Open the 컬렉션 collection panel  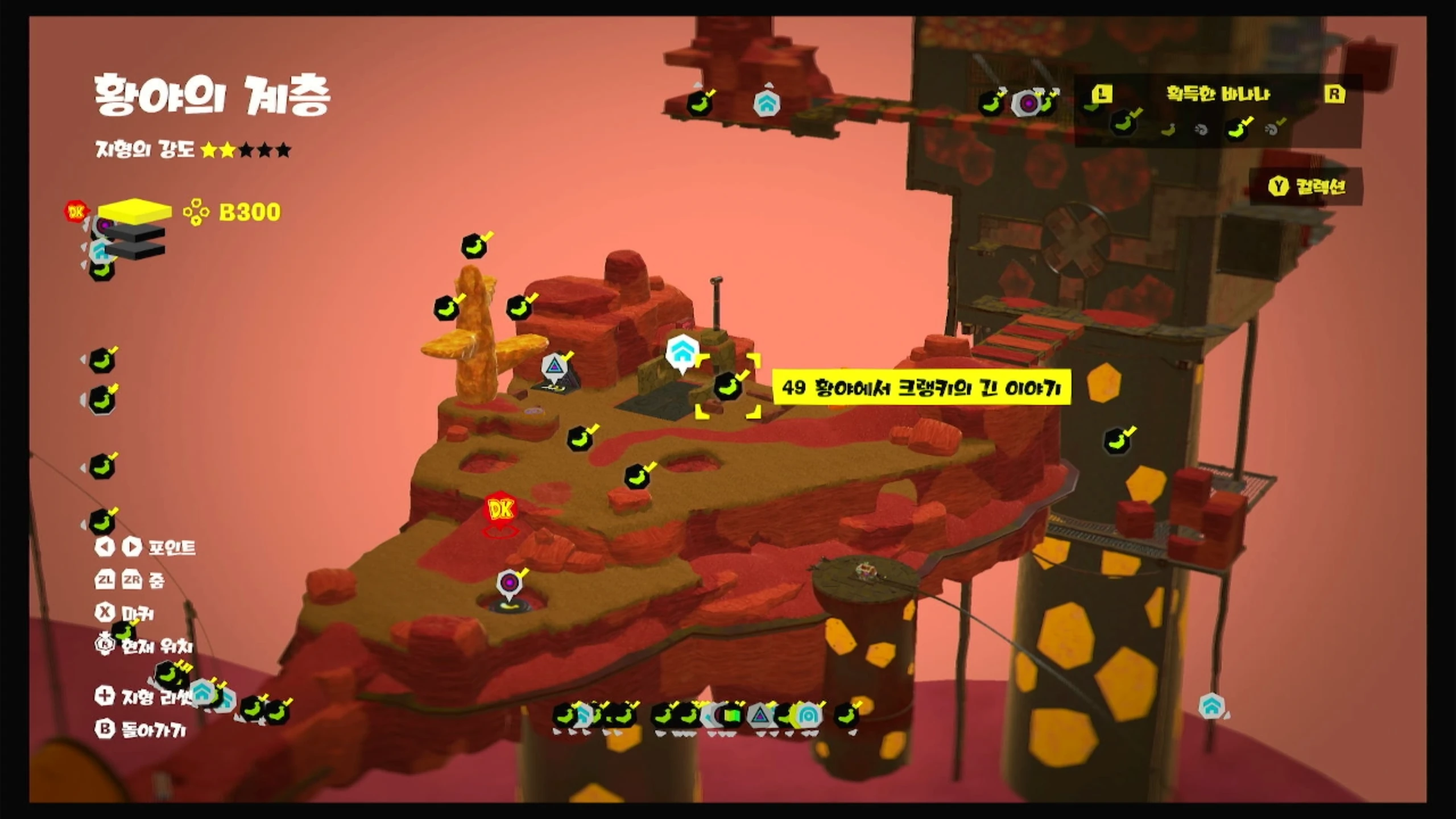pos(1307,186)
